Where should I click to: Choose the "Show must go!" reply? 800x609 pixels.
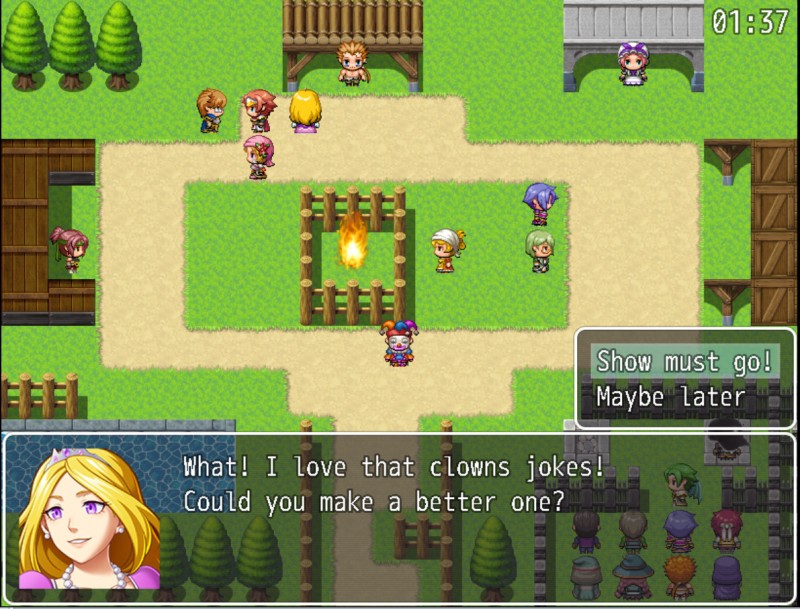coord(684,361)
